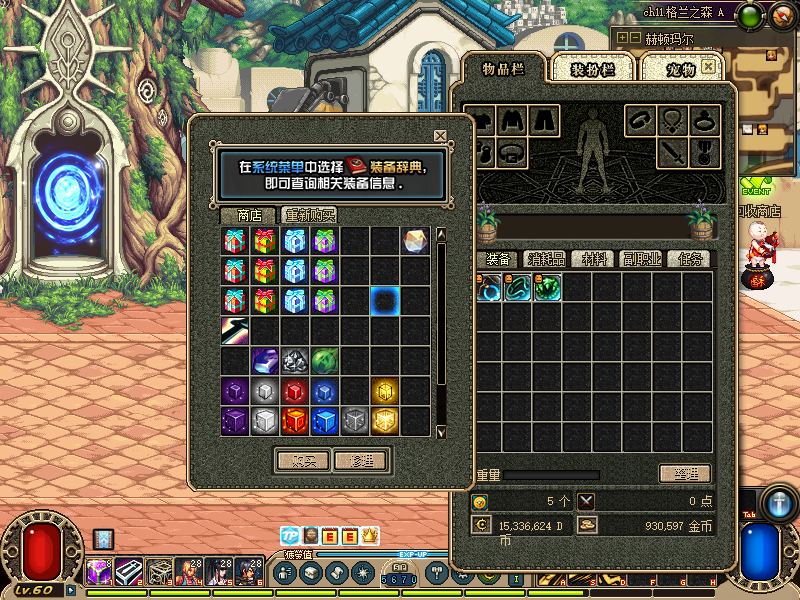The height and width of the screenshot is (600, 800).
Task: Open the 装扮栏 avatar tab
Action: tap(592, 69)
